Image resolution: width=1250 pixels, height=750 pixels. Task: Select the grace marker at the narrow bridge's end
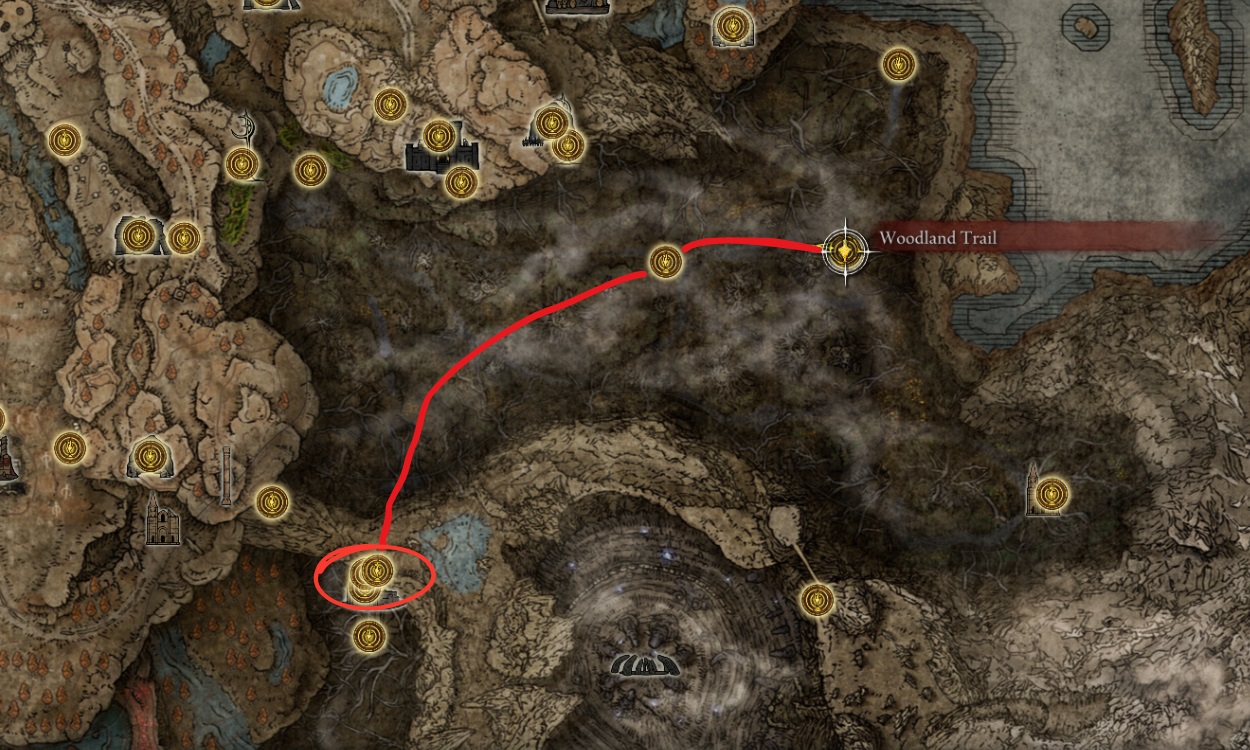pos(817,599)
